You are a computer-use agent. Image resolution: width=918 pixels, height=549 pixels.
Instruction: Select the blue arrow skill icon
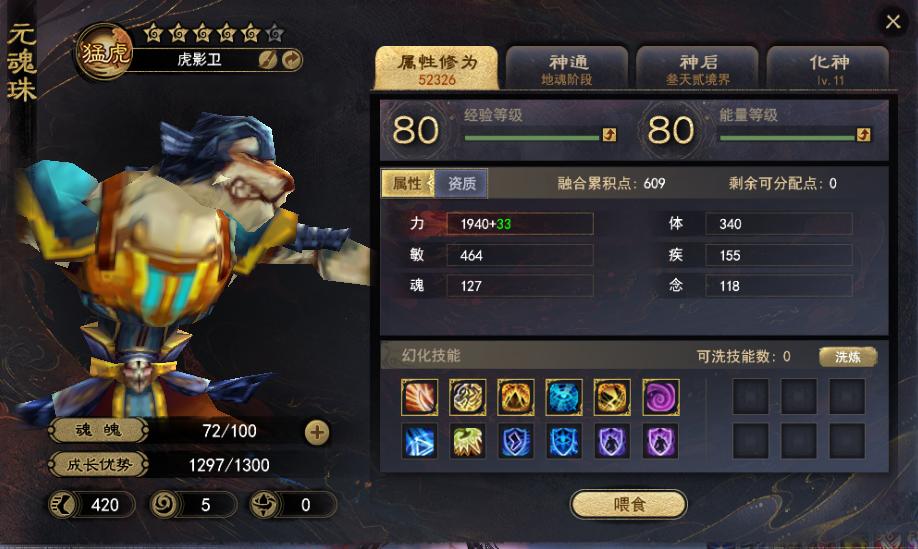click(419, 441)
